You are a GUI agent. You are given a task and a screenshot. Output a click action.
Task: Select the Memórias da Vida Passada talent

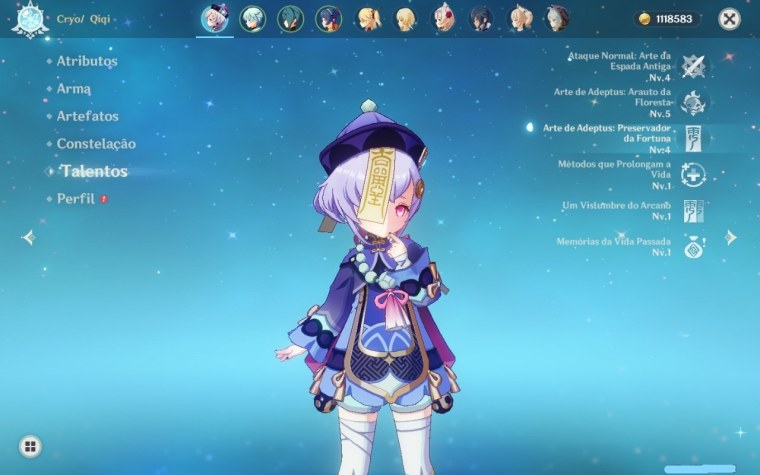click(693, 247)
